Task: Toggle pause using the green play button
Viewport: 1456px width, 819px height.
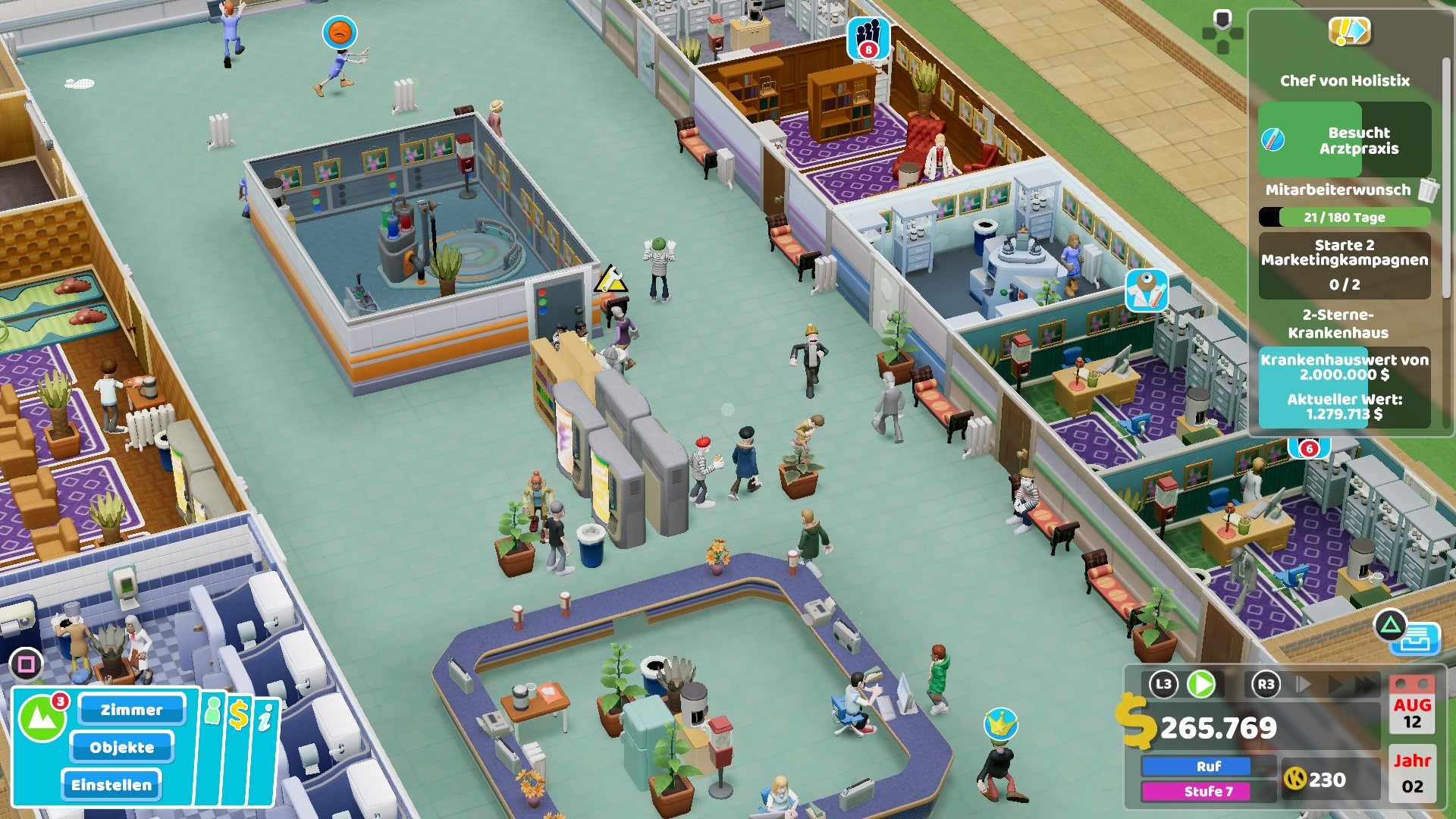Action: (1200, 685)
